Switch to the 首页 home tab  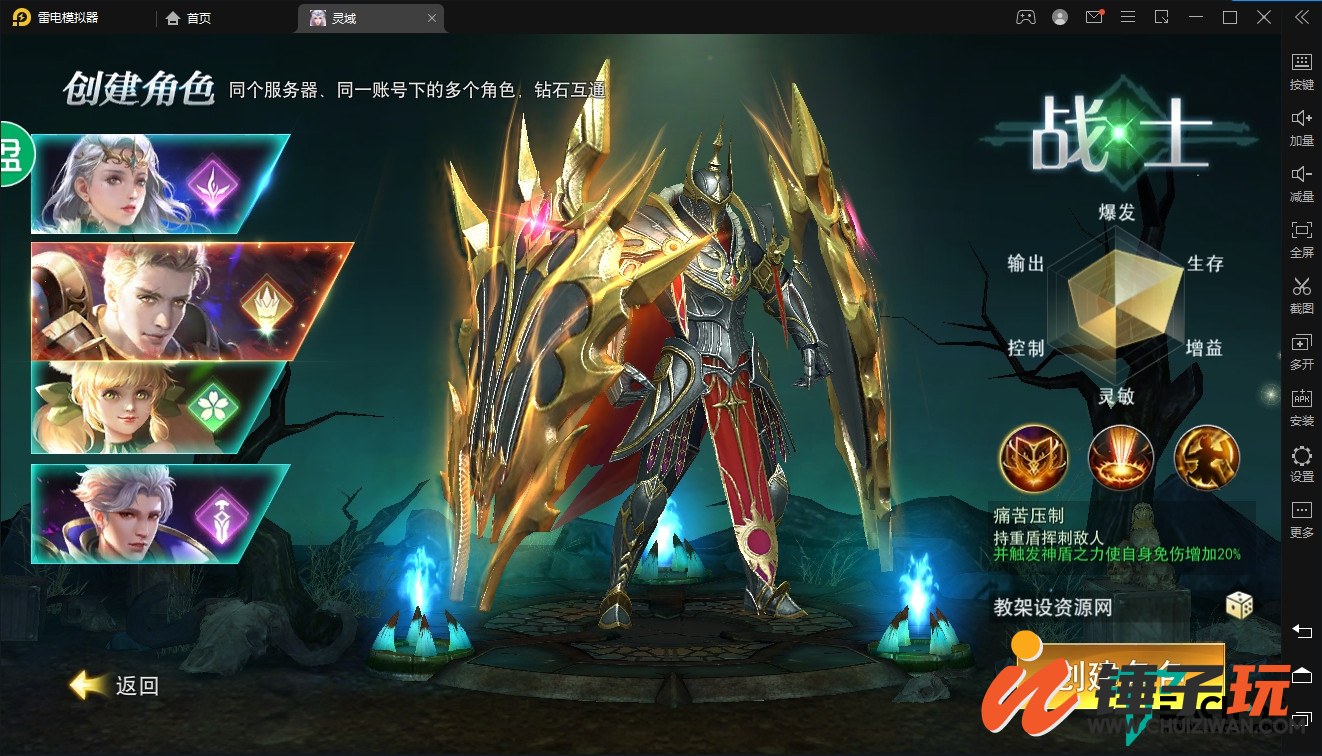(x=189, y=18)
